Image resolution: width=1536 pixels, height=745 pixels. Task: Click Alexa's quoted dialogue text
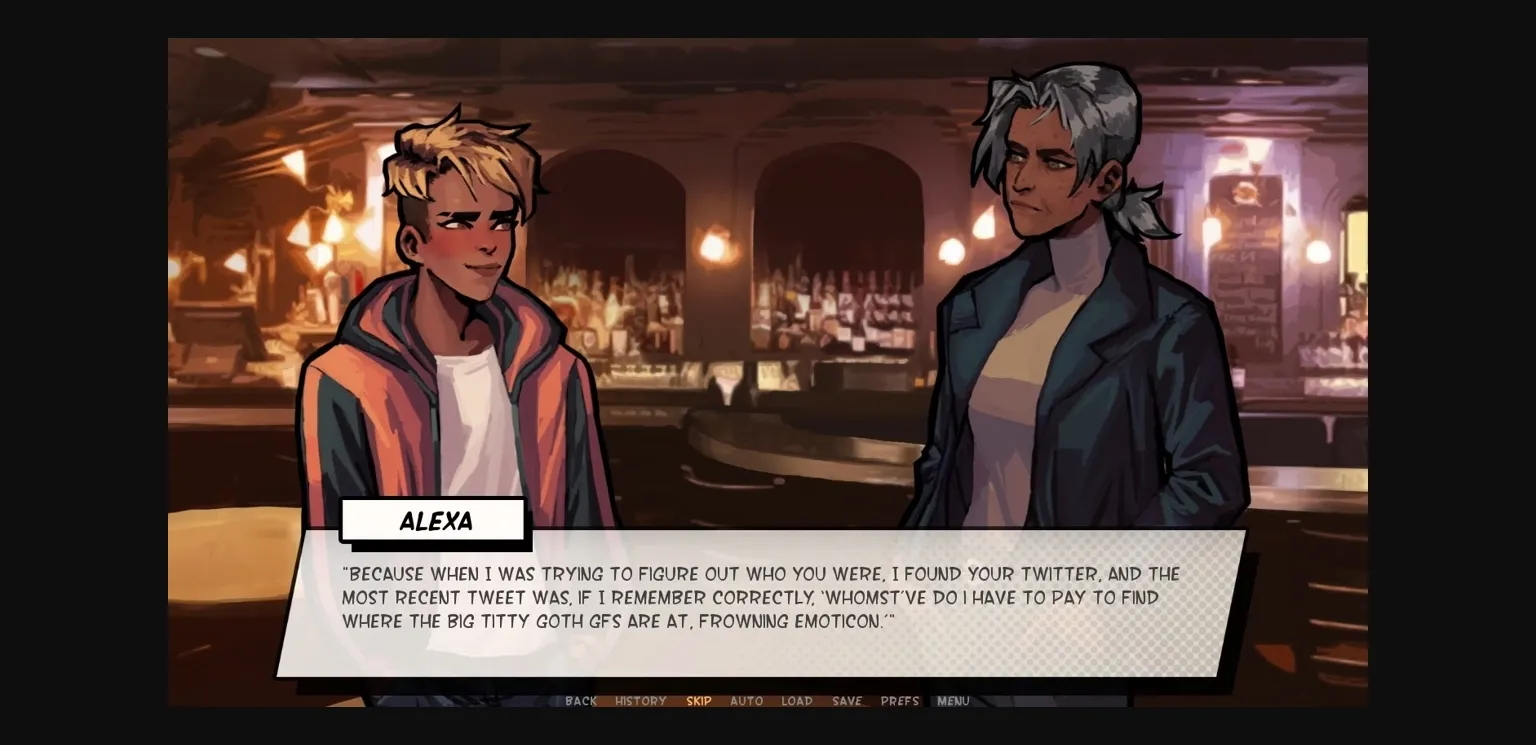tap(760, 597)
